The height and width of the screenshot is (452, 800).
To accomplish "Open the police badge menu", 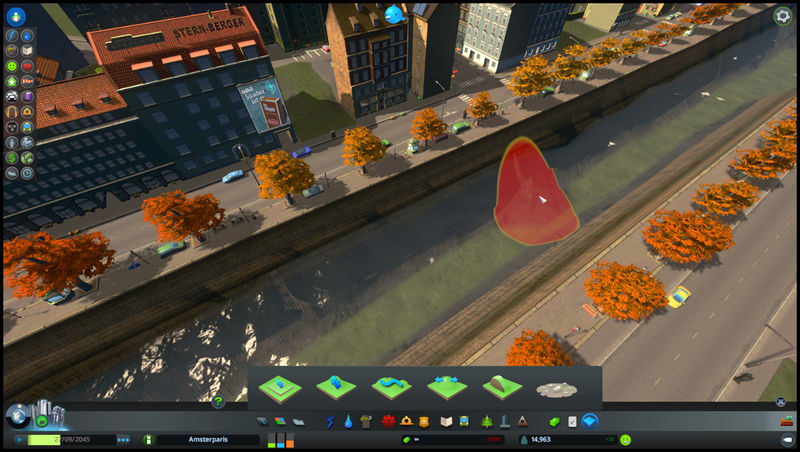I will pos(423,421).
